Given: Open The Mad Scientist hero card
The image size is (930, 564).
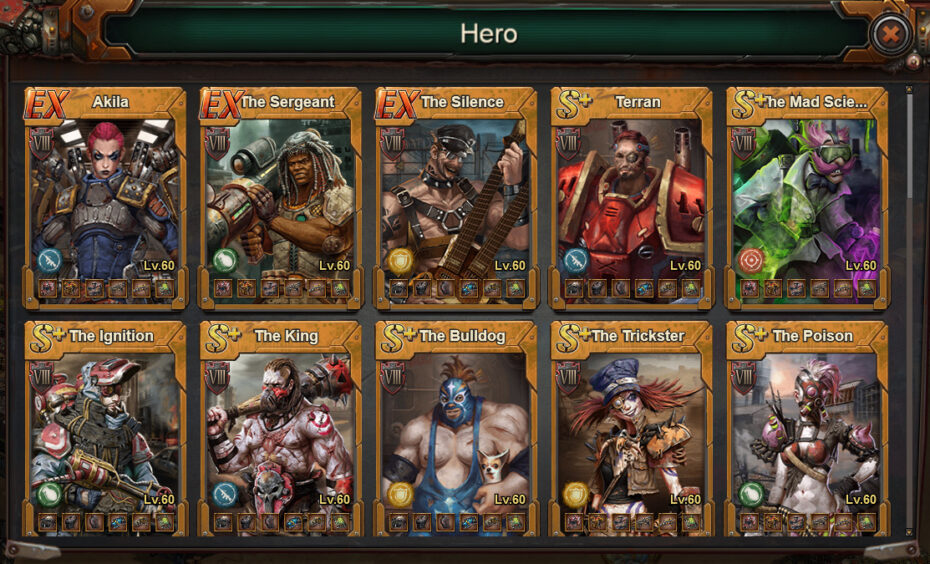Looking at the screenshot, I should (807, 195).
